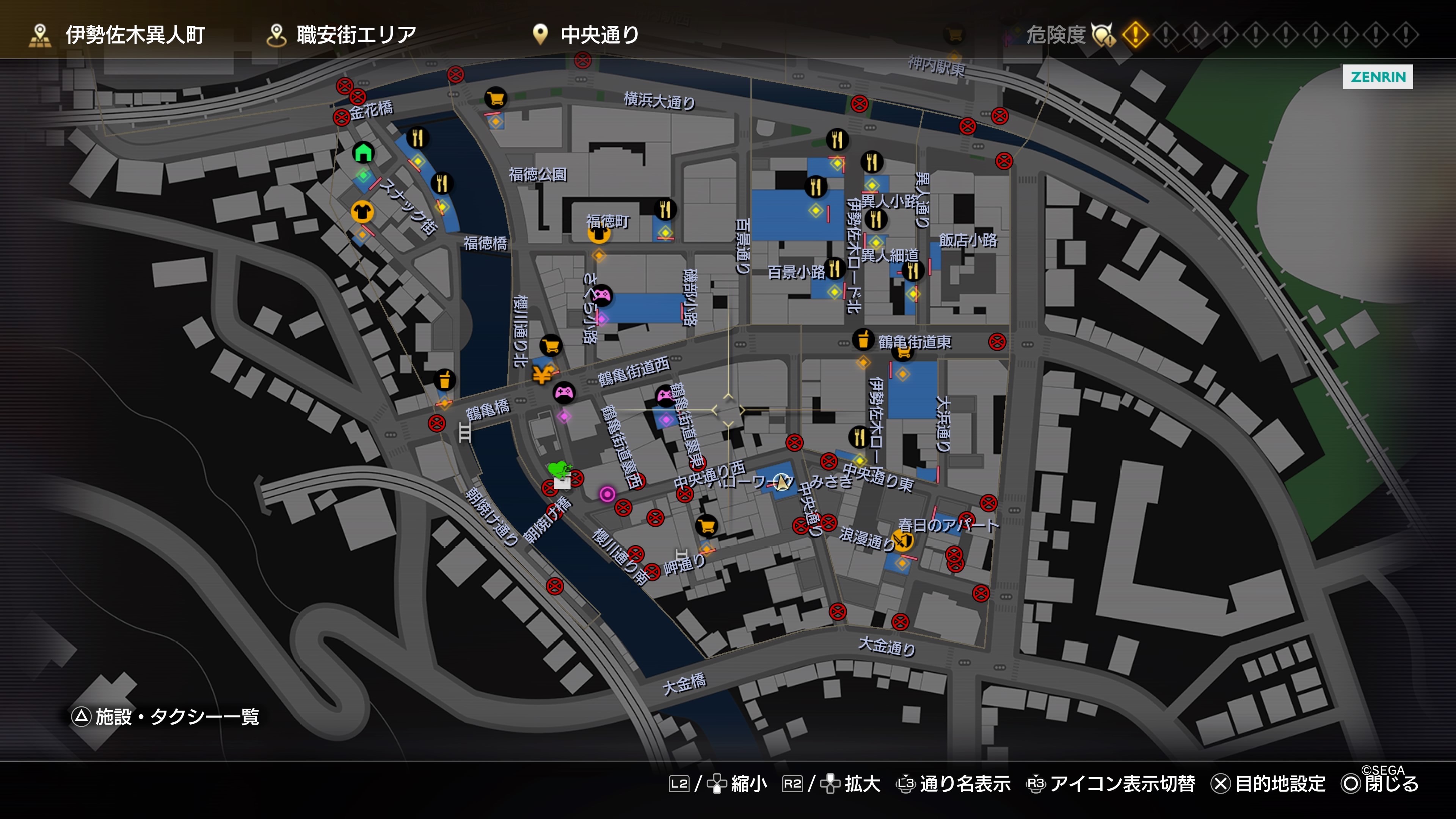Select the drink cup marker at 鶴亀街道東
1456x819 pixels.
pyautogui.click(x=863, y=340)
